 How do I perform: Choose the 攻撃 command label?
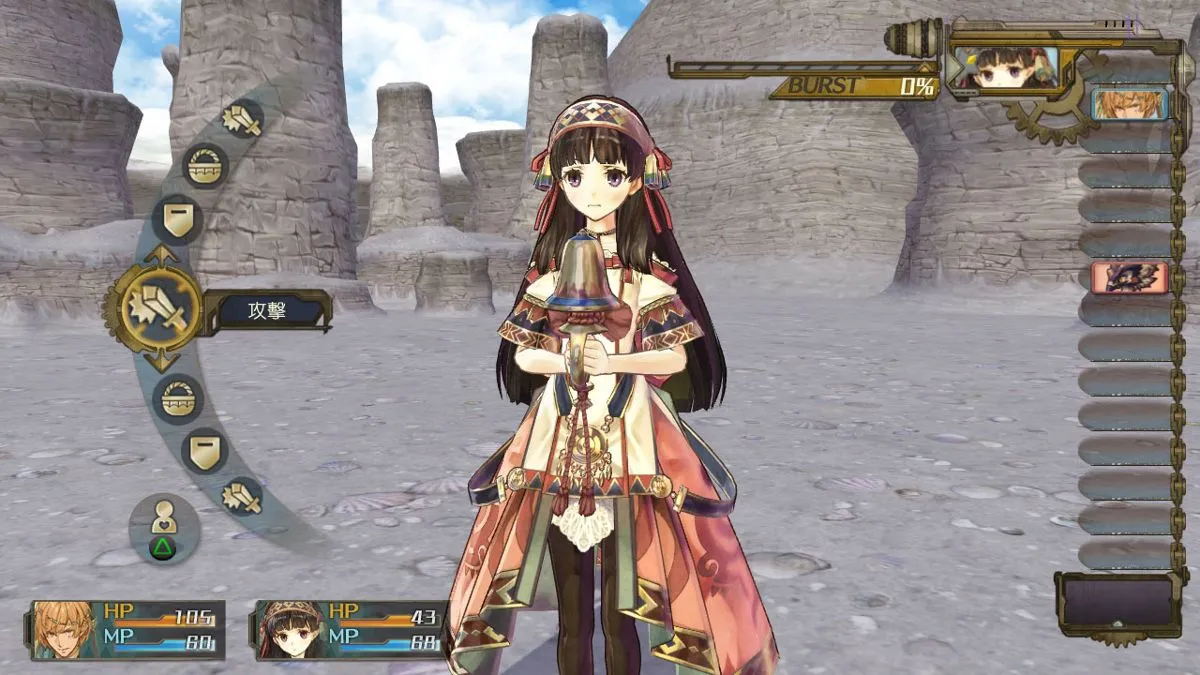[268, 311]
